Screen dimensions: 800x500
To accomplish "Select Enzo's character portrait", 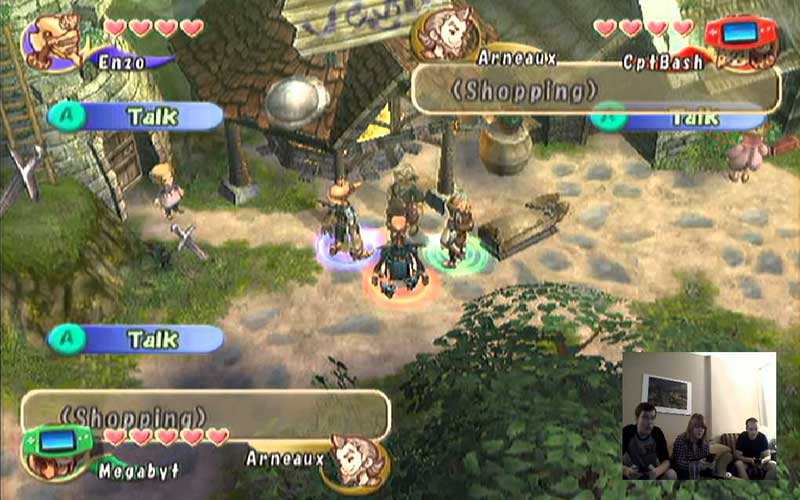I will [53, 42].
